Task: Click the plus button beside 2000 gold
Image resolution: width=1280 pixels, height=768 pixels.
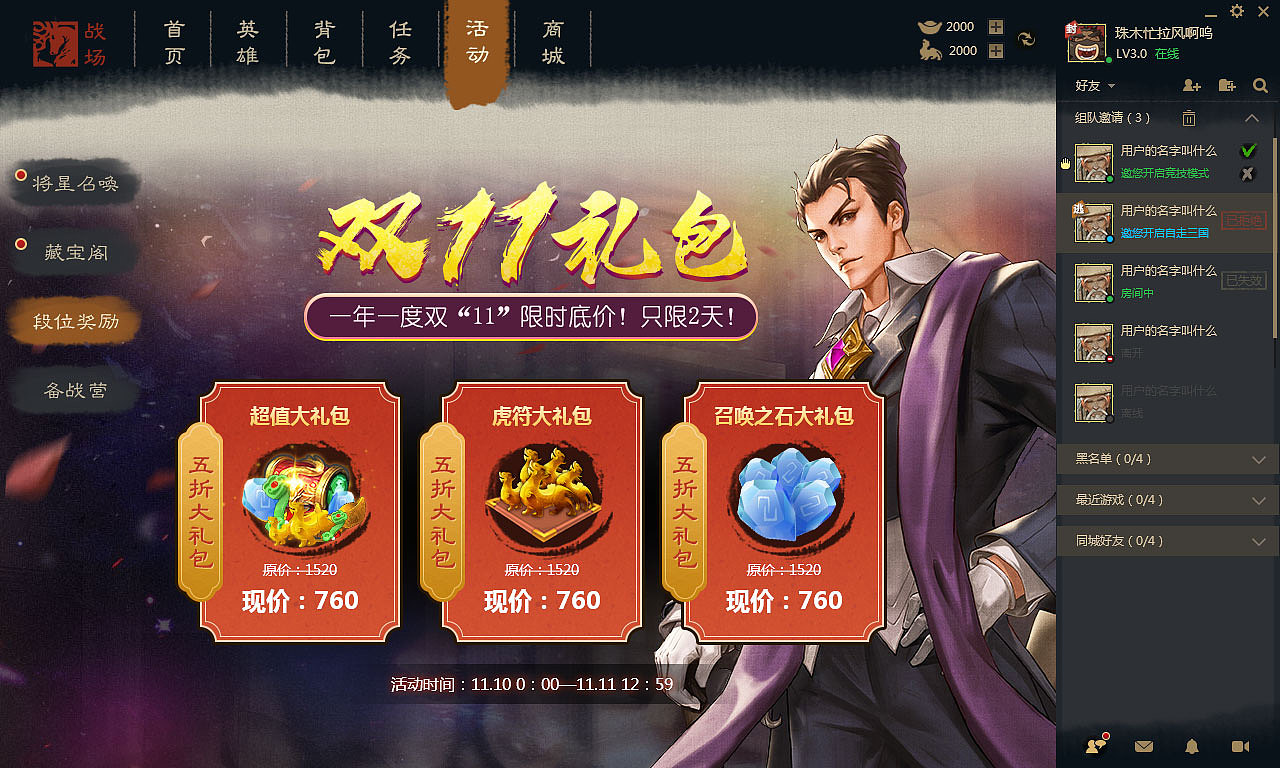Action: 994,27
